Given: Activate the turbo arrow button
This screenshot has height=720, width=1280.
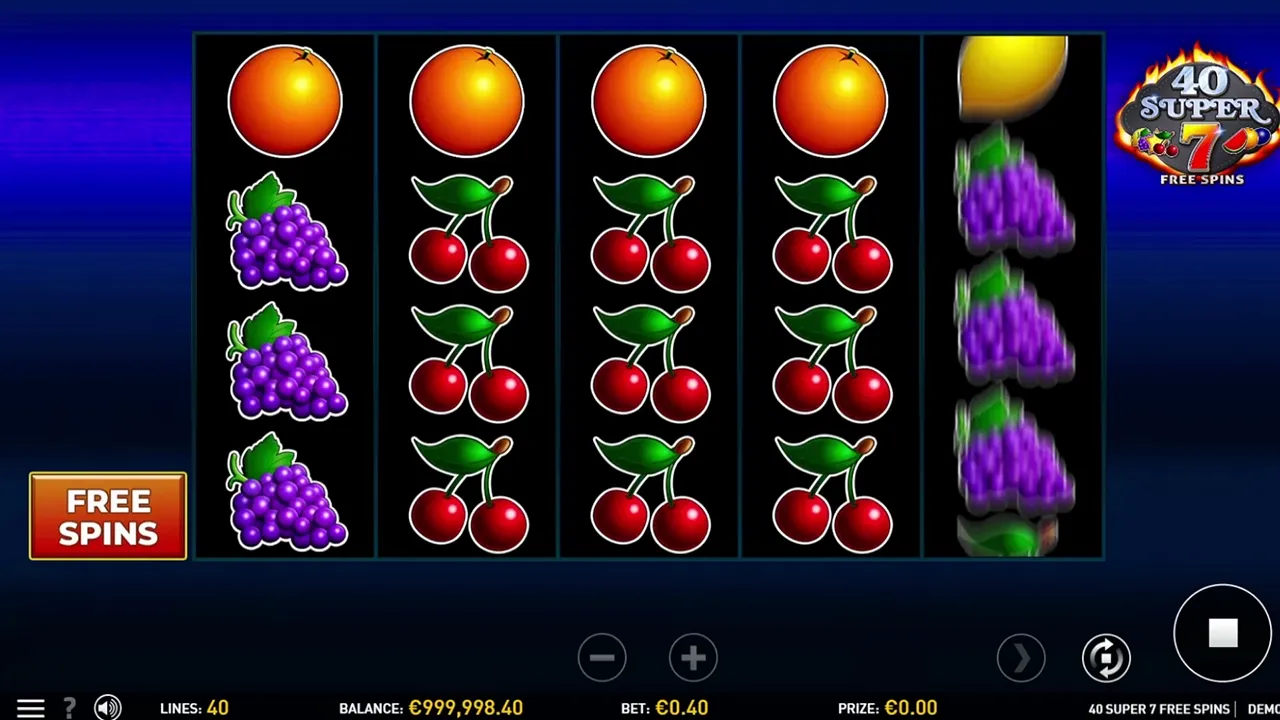Looking at the screenshot, I should click(x=1021, y=658).
